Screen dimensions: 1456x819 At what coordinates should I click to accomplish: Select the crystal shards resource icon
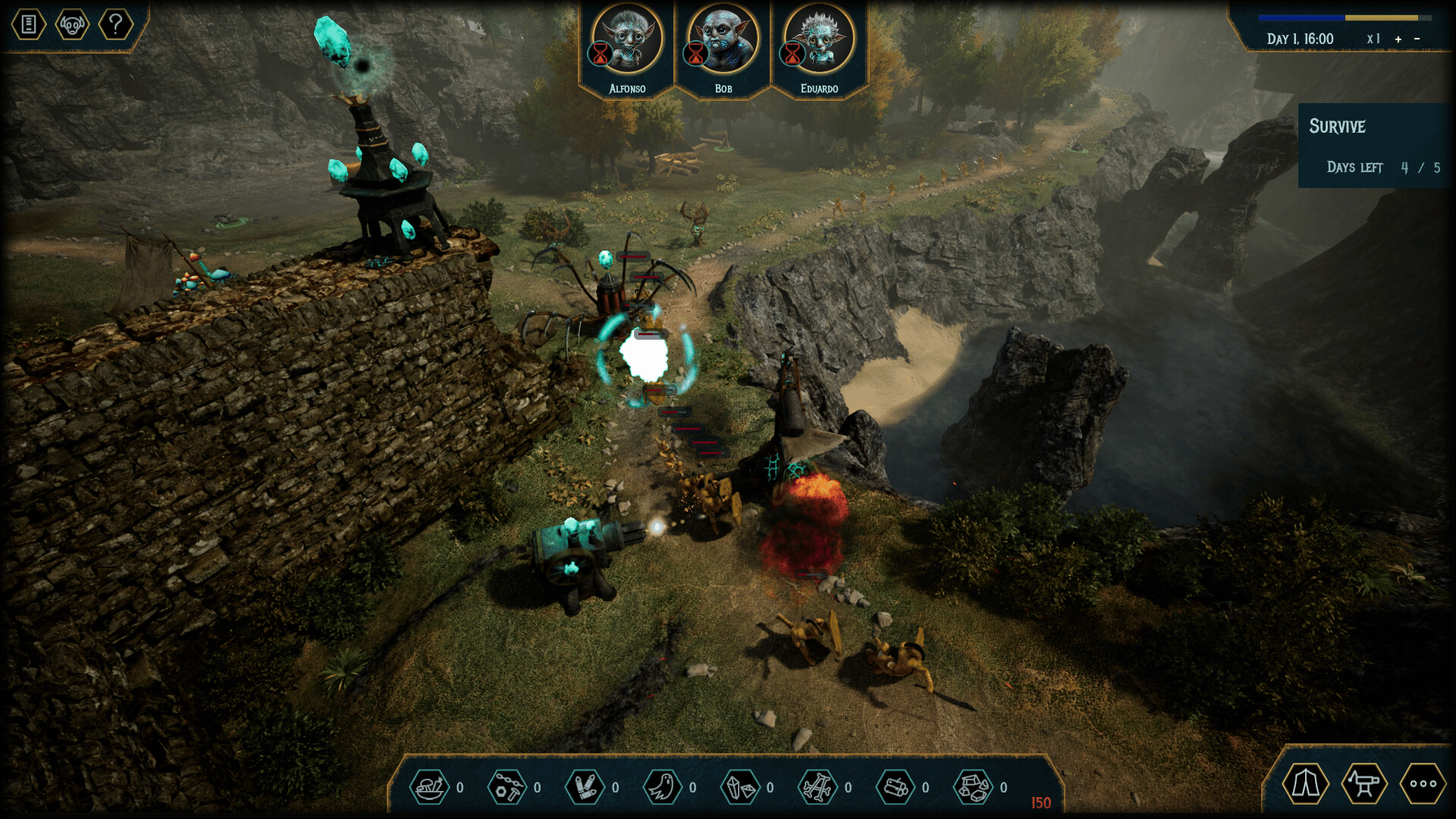(740, 787)
